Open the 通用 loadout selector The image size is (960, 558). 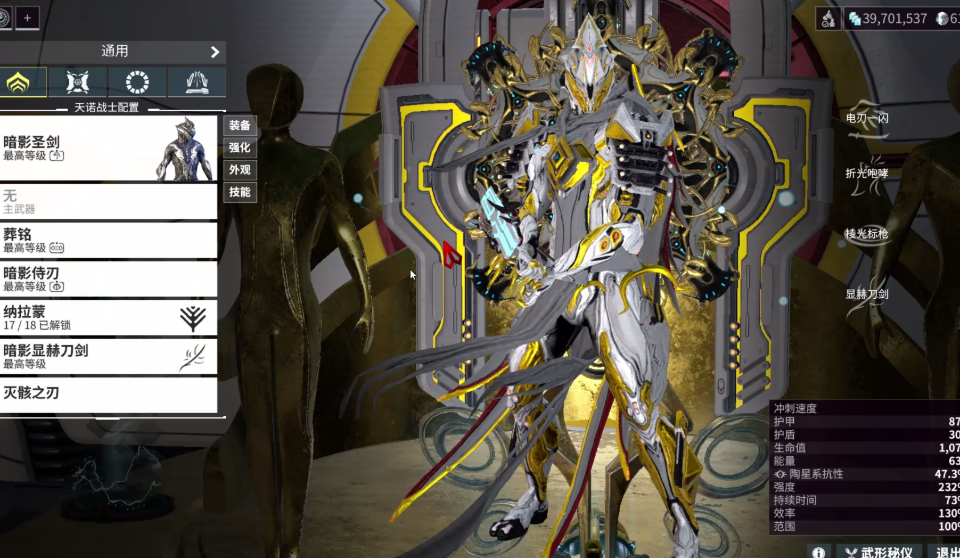(113, 51)
